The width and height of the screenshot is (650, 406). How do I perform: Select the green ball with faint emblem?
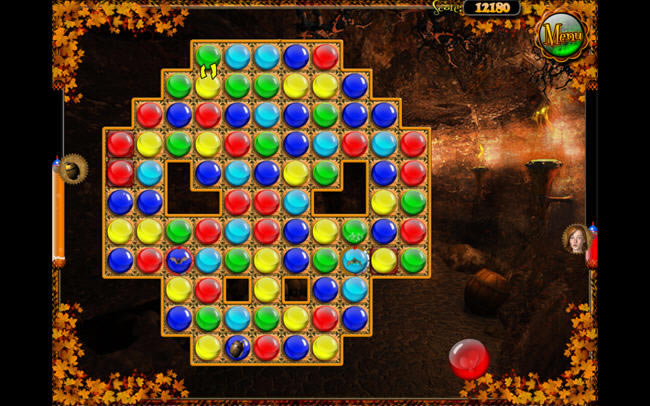(354, 231)
